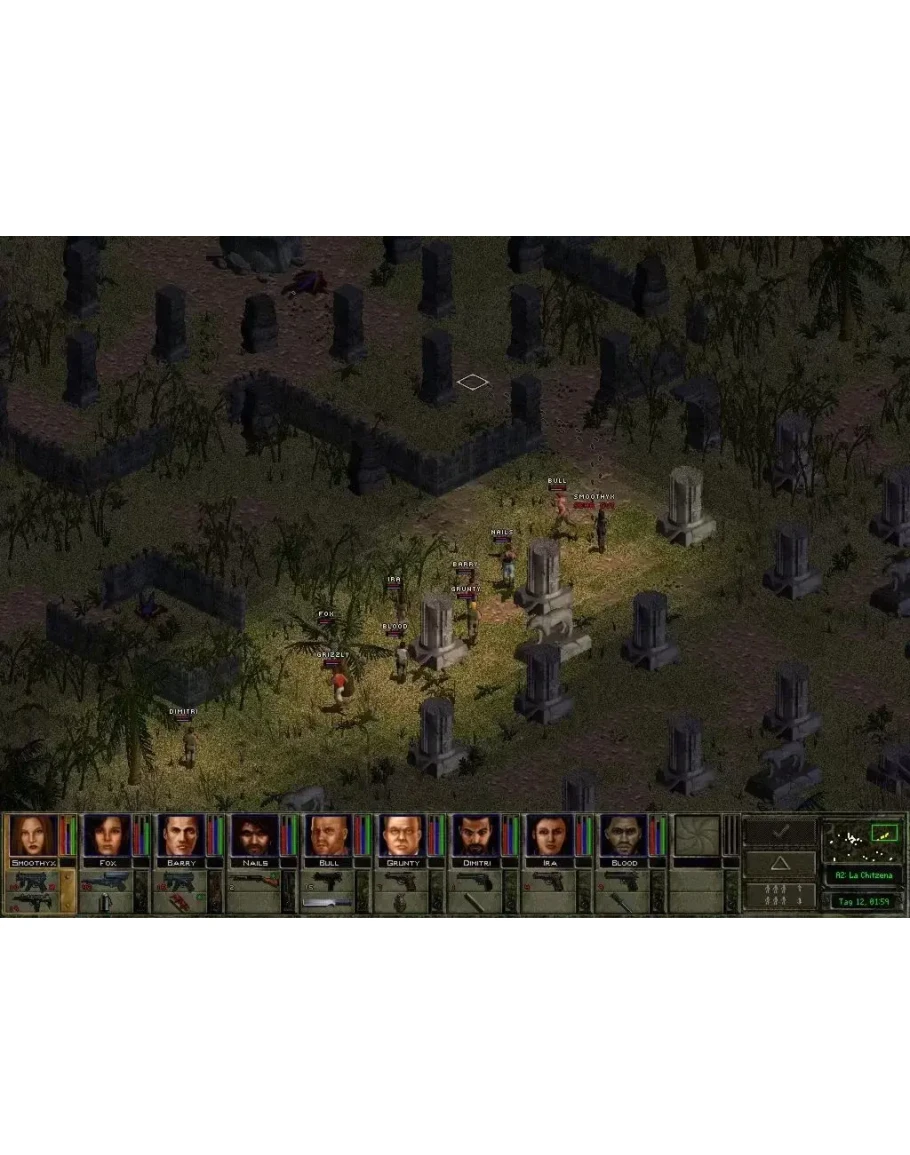Select Shoothyx's portrait
Viewport: 910px width, 1155px height.
point(30,834)
